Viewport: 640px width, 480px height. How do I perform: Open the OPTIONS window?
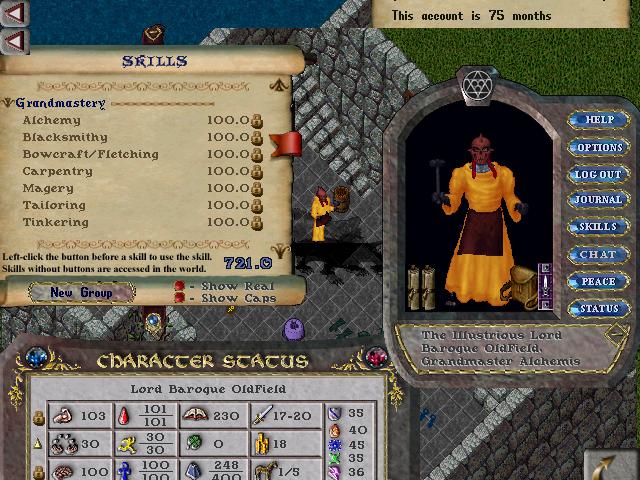click(x=598, y=147)
